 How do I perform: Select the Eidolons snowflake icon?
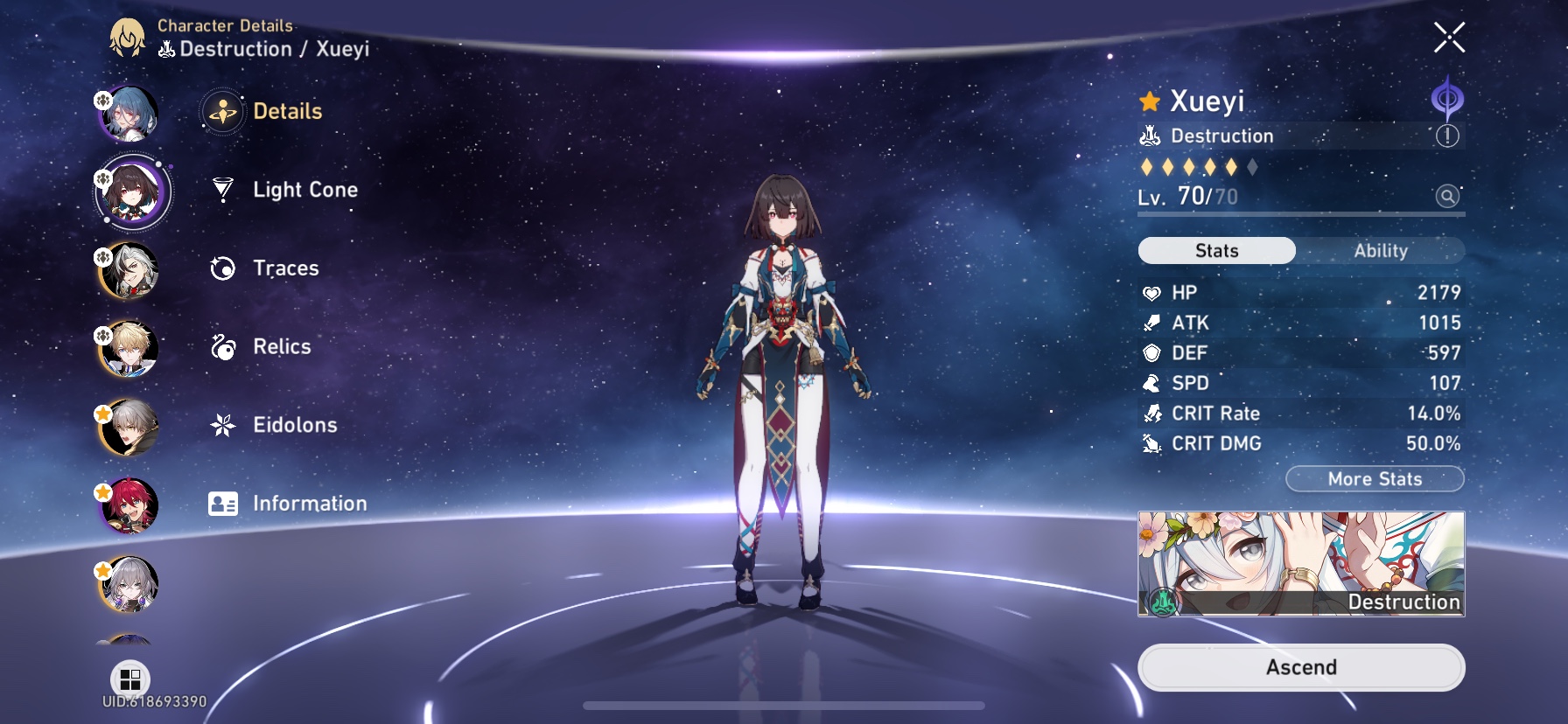224,425
